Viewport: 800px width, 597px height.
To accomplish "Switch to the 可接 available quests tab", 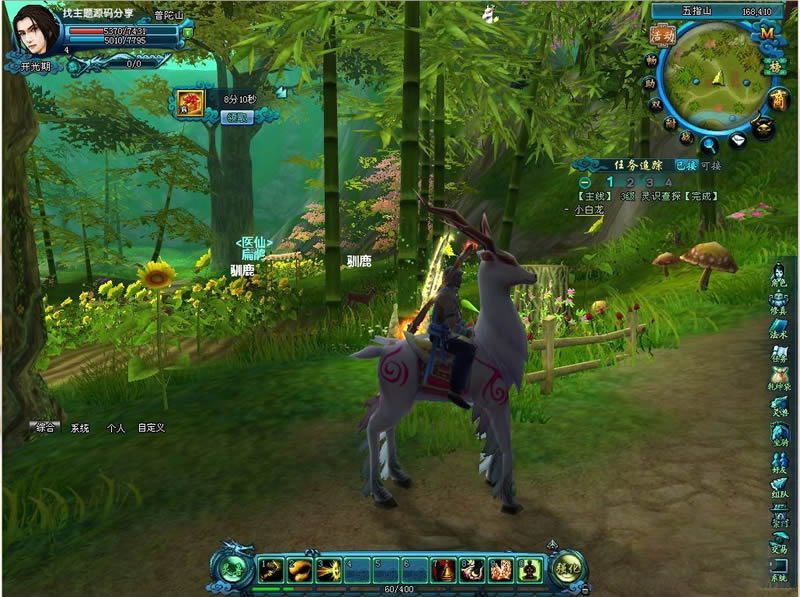I will (711, 166).
